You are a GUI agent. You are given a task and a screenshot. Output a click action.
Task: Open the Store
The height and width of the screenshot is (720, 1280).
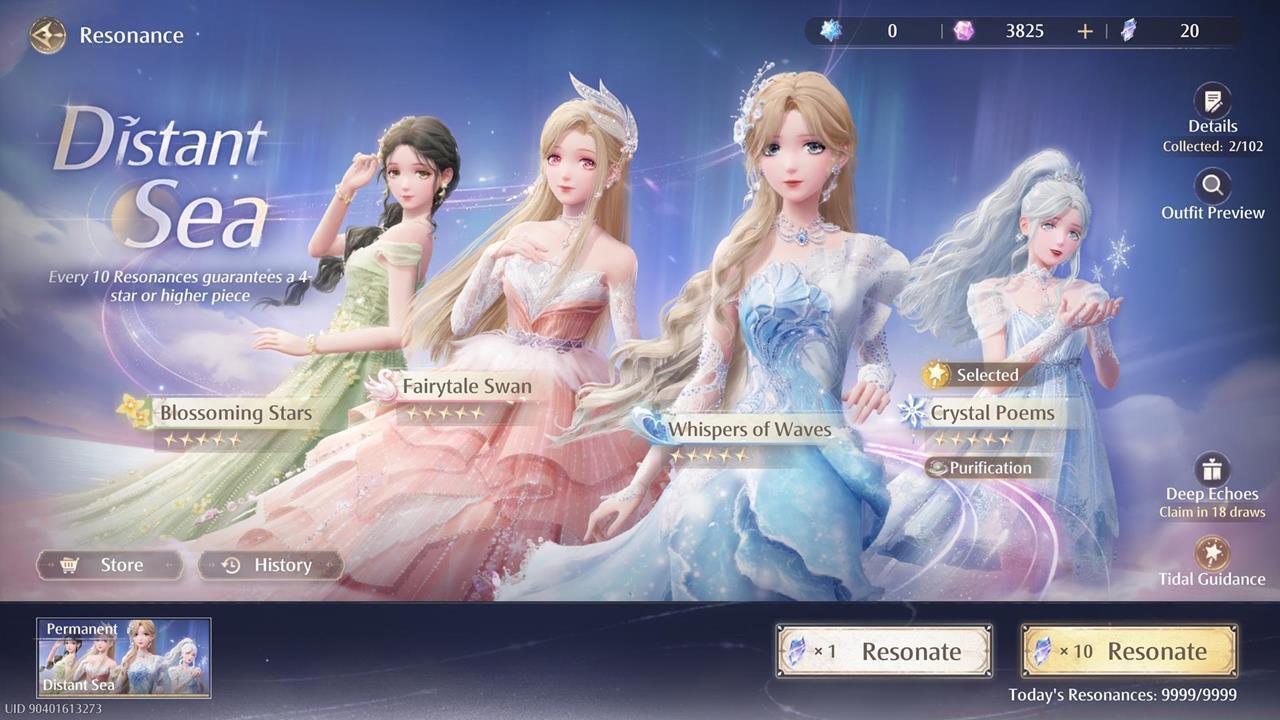tap(109, 565)
